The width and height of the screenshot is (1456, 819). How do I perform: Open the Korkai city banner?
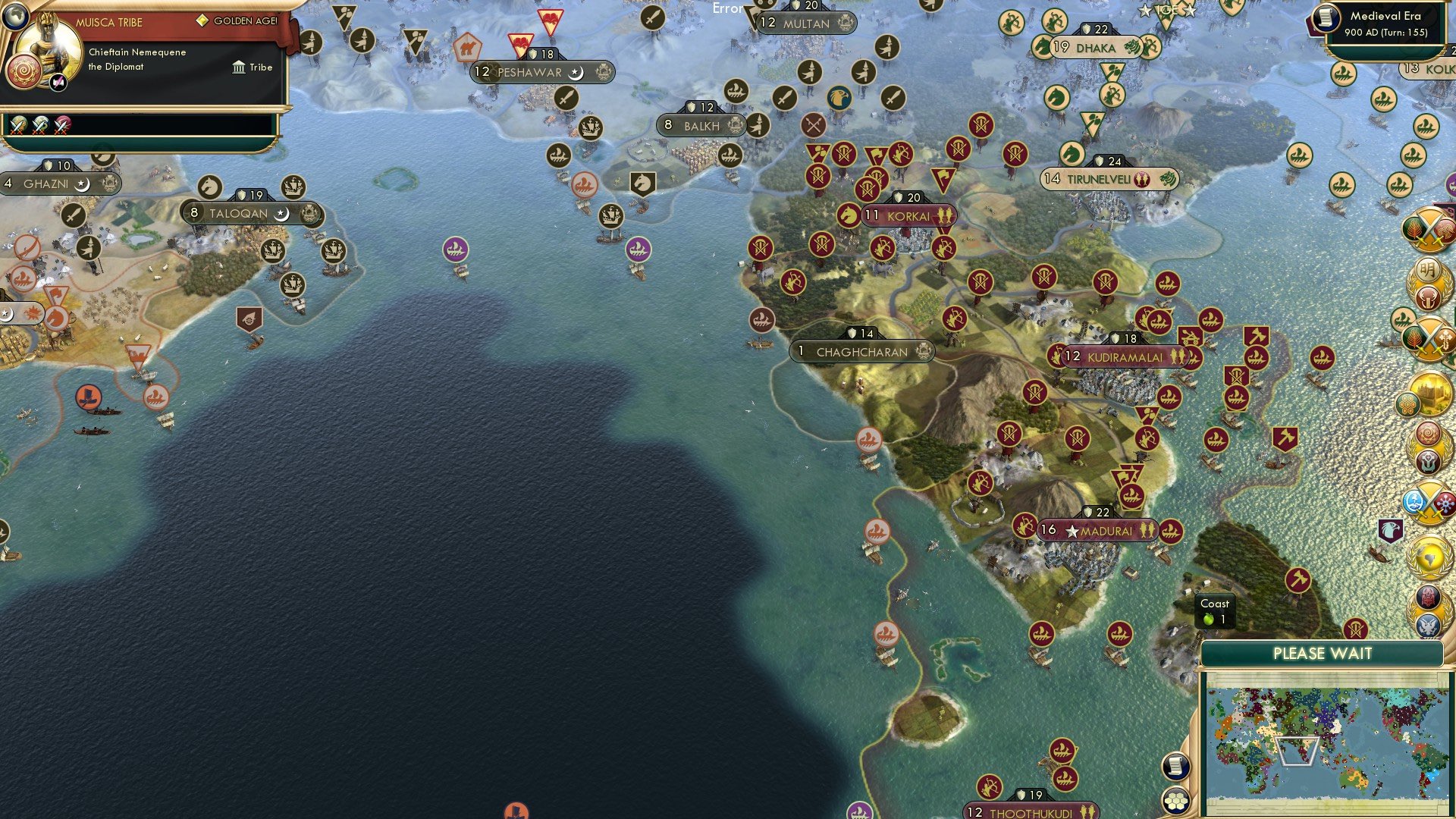click(910, 217)
